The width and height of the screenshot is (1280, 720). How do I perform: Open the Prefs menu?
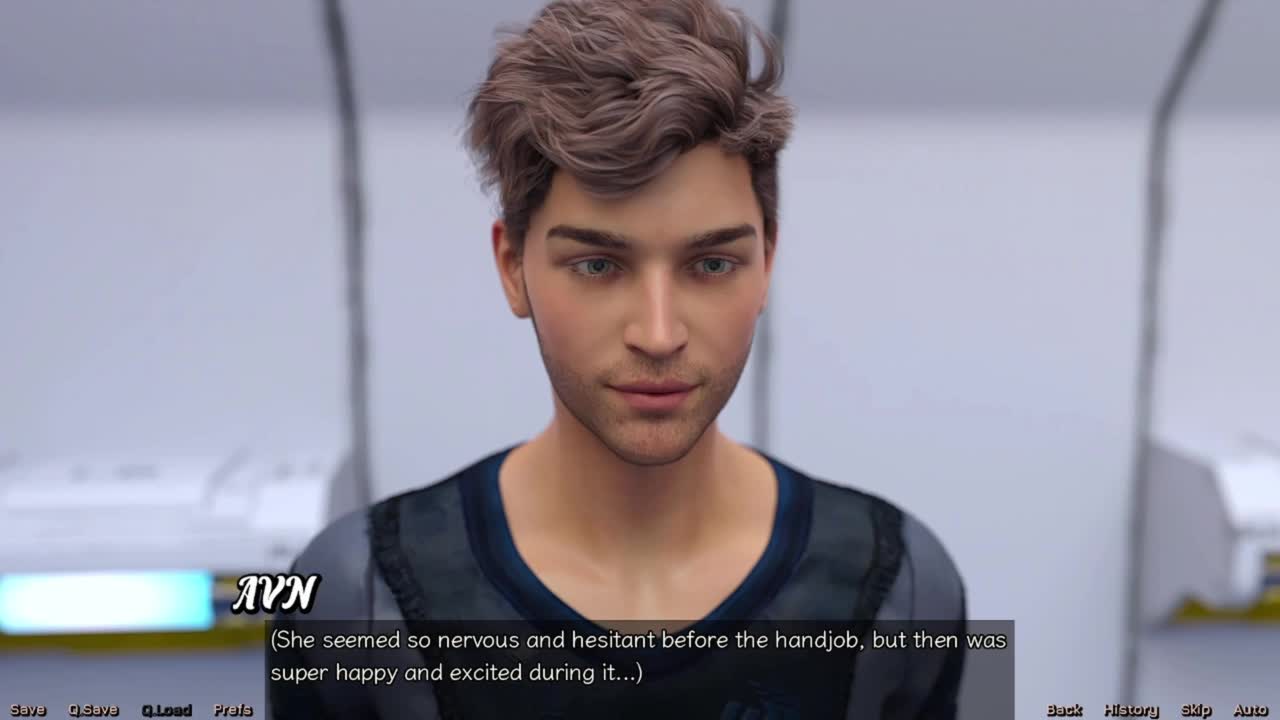click(233, 710)
